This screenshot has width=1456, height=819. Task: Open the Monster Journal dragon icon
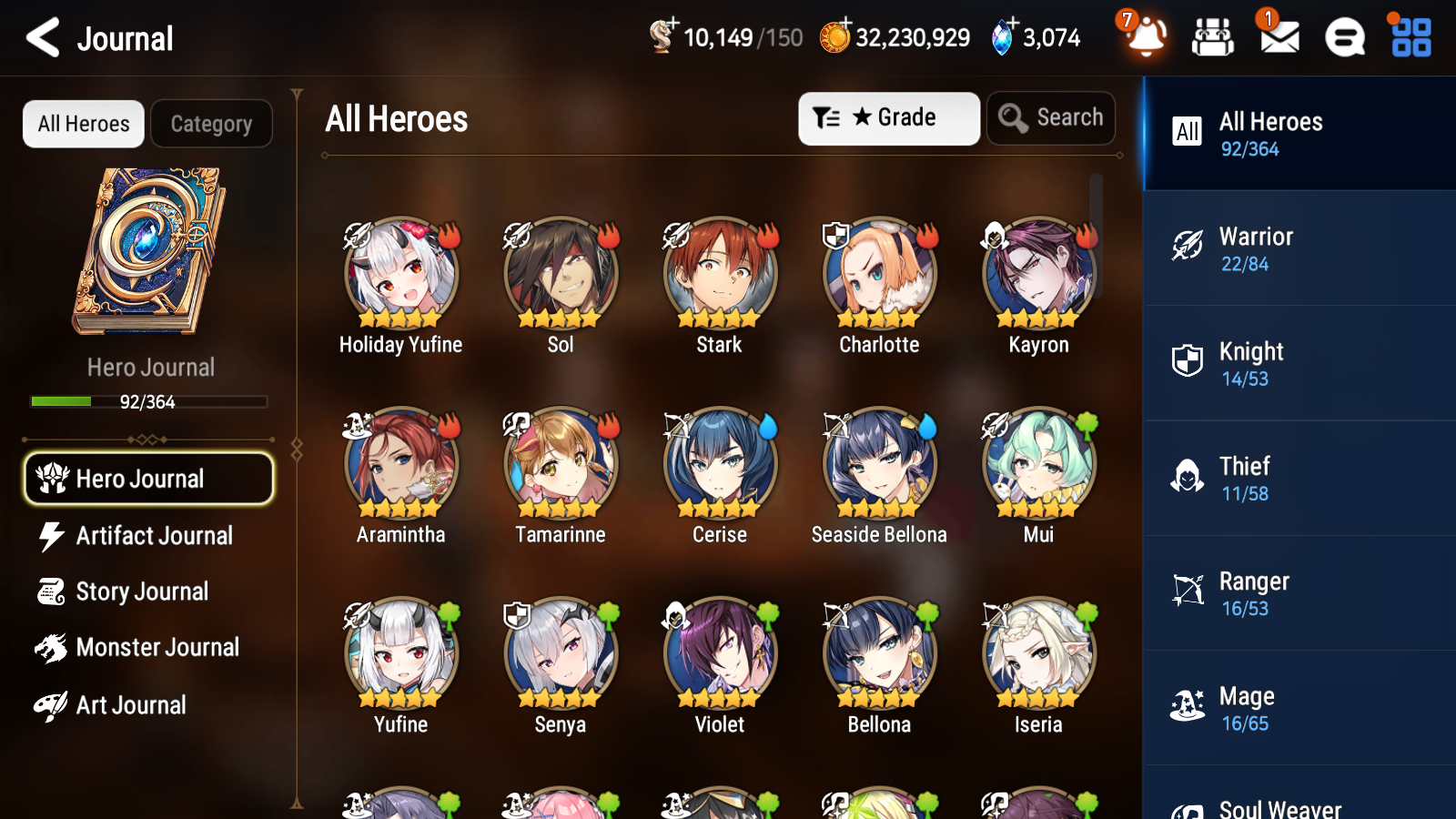click(51, 647)
